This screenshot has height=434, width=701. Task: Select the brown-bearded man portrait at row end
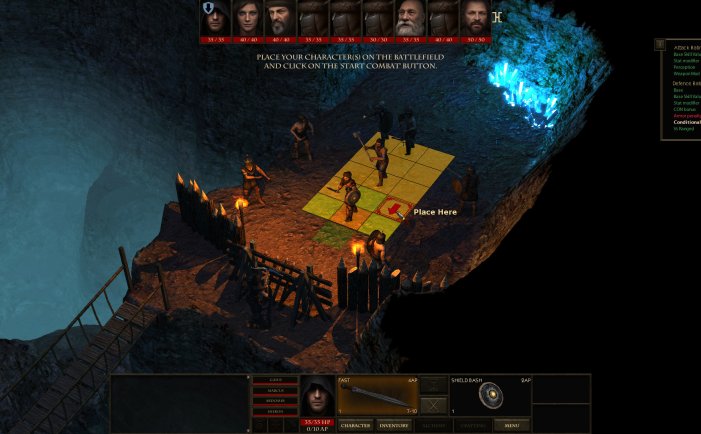475,18
